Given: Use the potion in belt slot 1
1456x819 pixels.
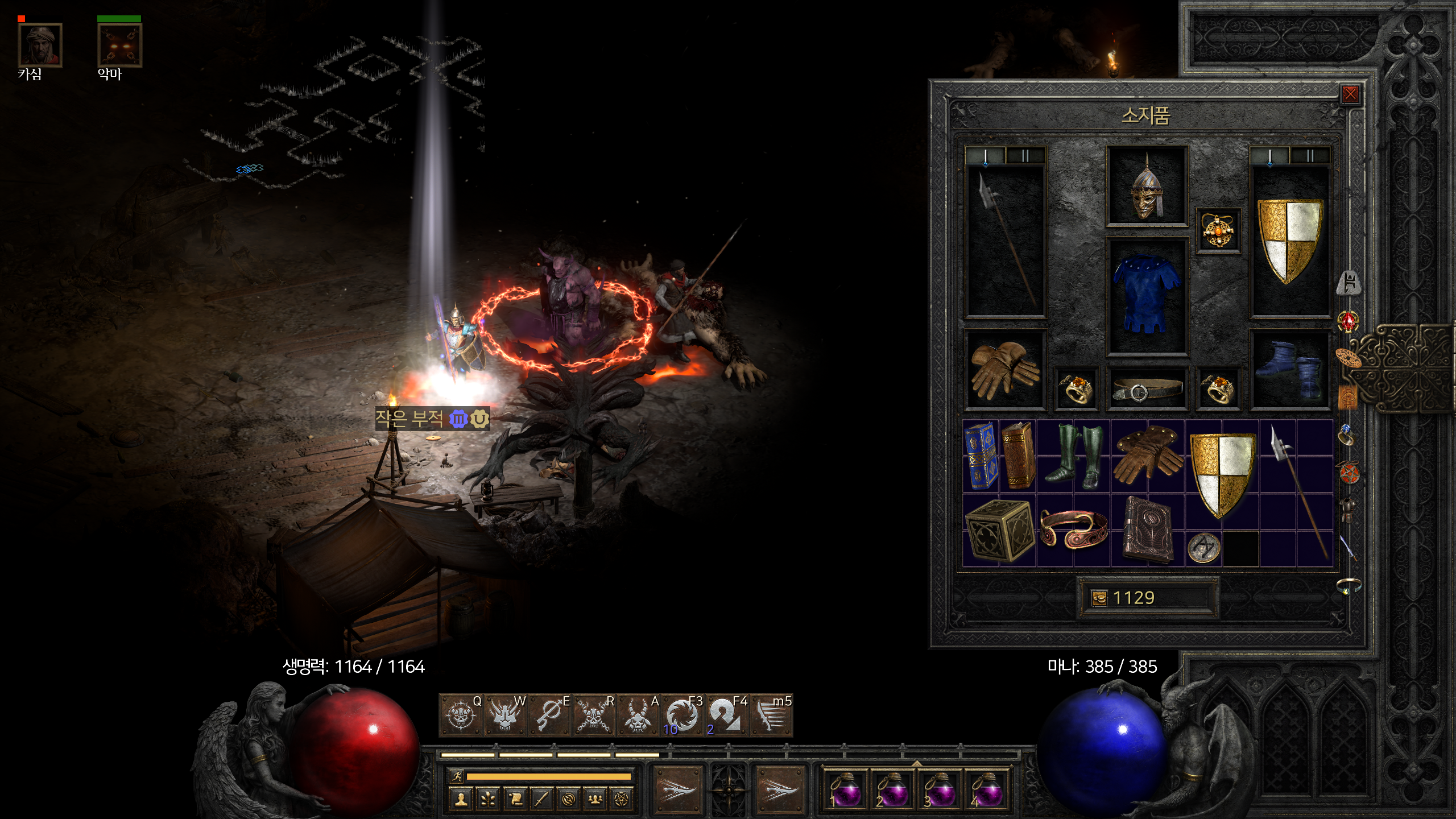Looking at the screenshot, I should click(845, 791).
